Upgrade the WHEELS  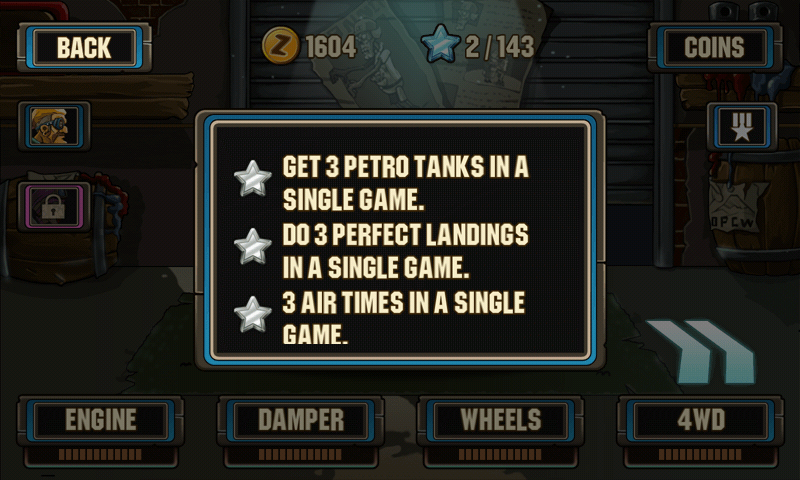(x=500, y=420)
